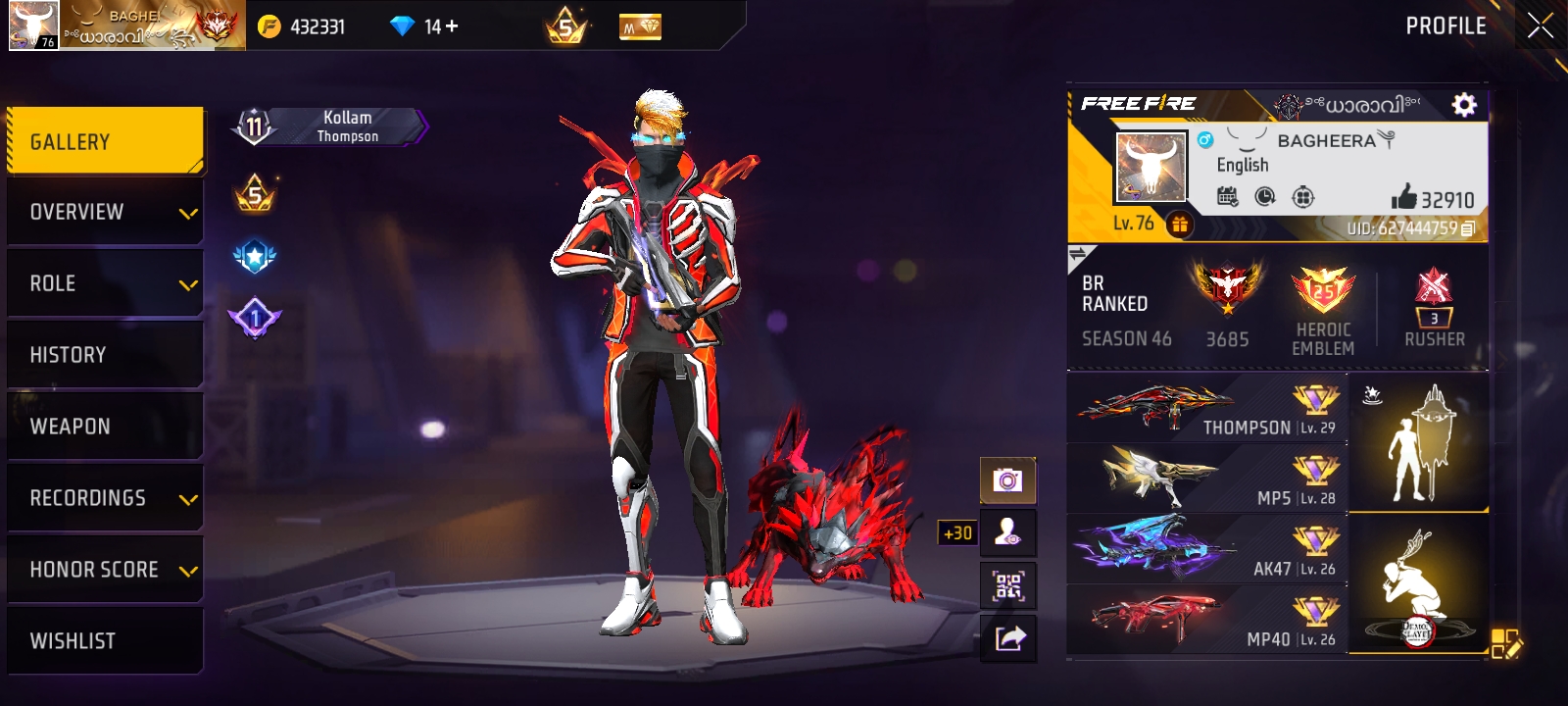
Task: Select the MP5 Lv. 28 weapon row
Action: [1207, 479]
